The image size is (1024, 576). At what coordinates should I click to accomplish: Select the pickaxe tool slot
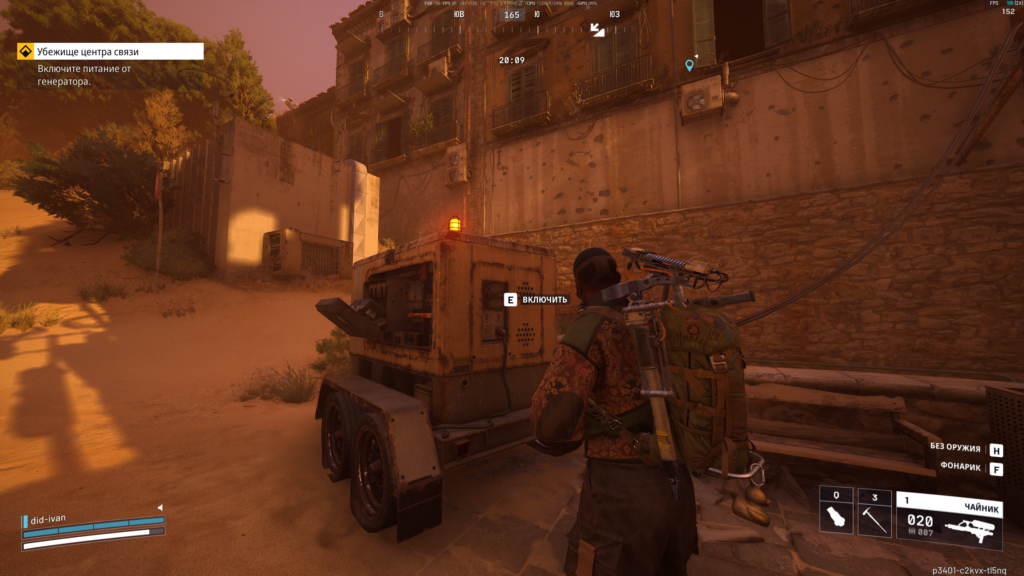(x=874, y=513)
